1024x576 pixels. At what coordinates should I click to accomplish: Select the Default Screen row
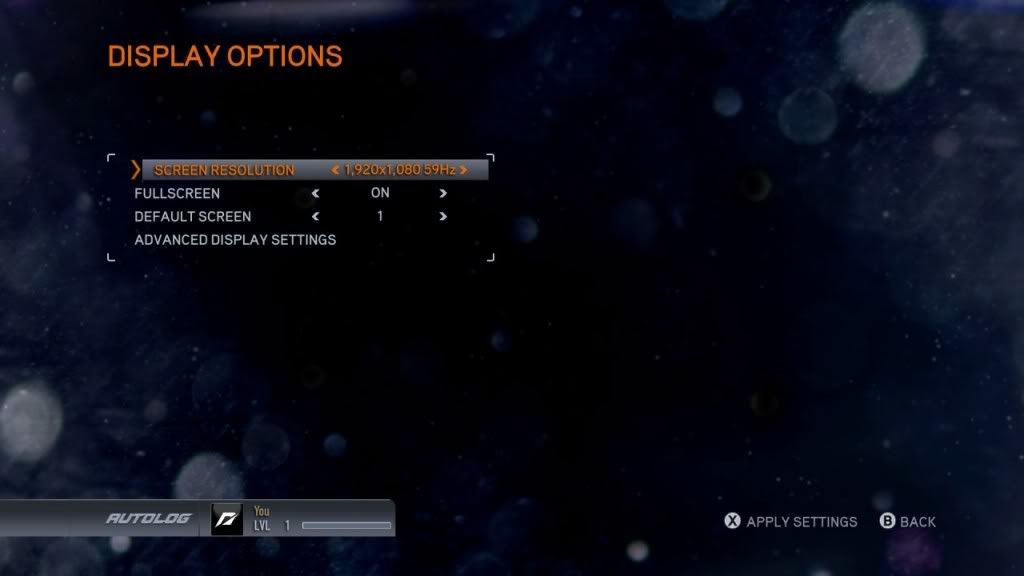[193, 216]
